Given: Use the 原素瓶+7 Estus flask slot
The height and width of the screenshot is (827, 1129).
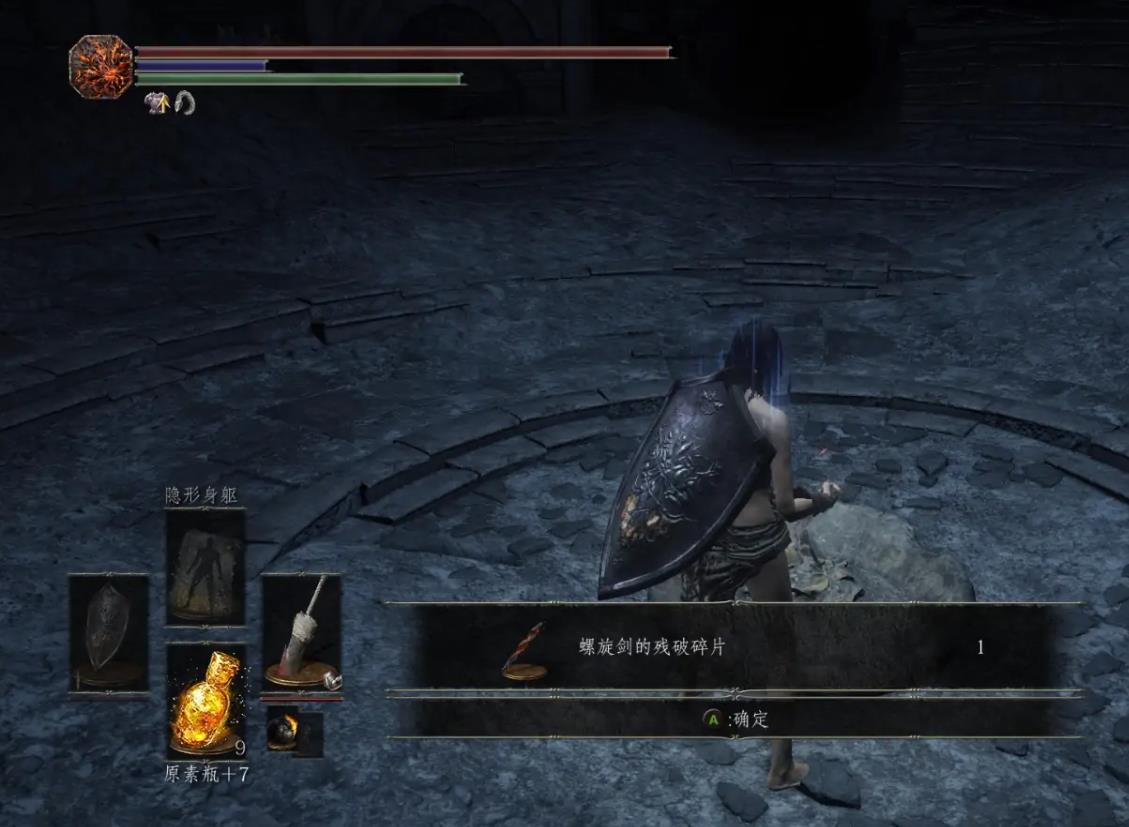Looking at the screenshot, I should click(205, 701).
